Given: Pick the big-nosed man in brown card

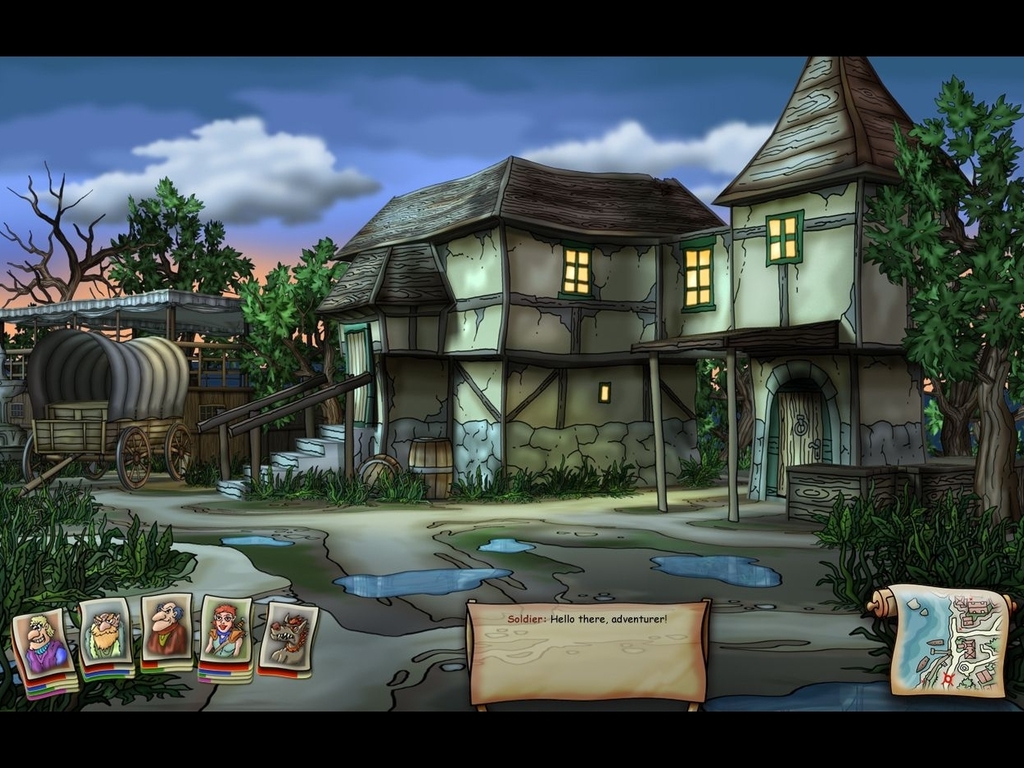Looking at the screenshot, I should (165, 628).
